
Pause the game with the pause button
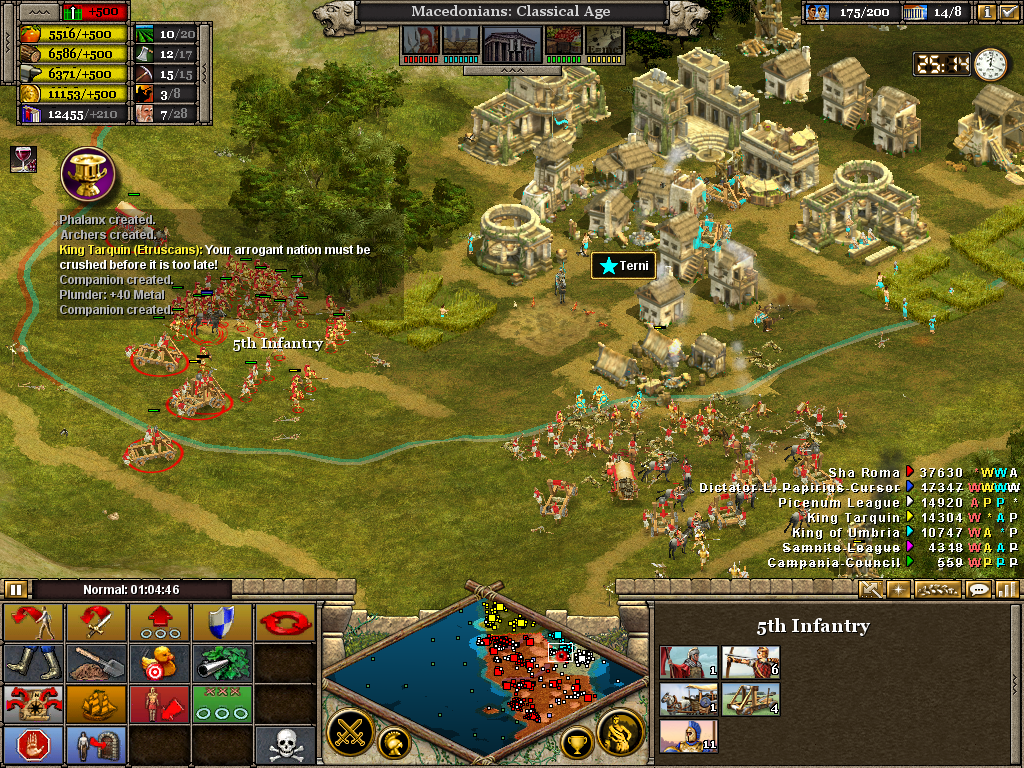(x=15, y=589)
